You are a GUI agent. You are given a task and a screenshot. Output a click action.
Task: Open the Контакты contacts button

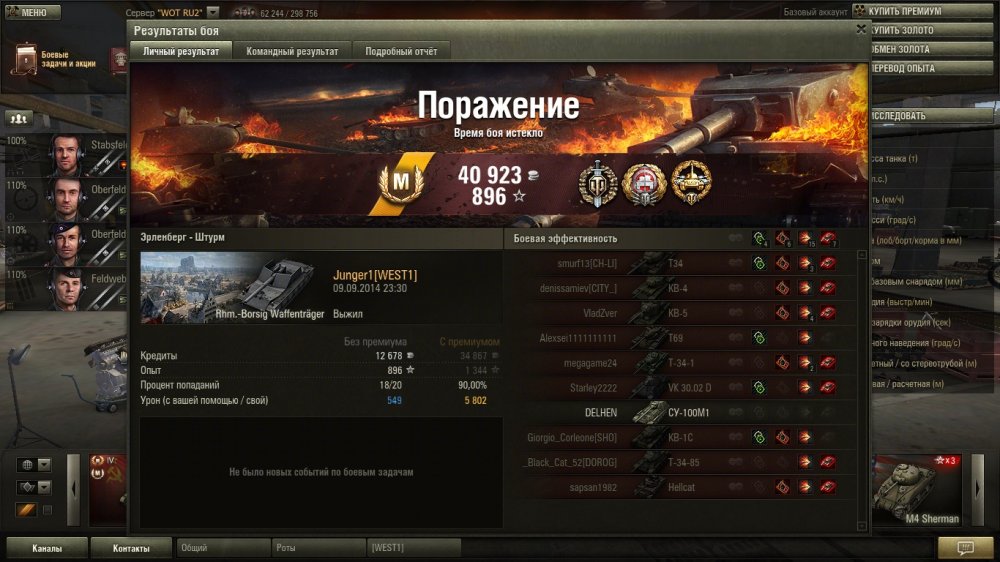(131, 548)
